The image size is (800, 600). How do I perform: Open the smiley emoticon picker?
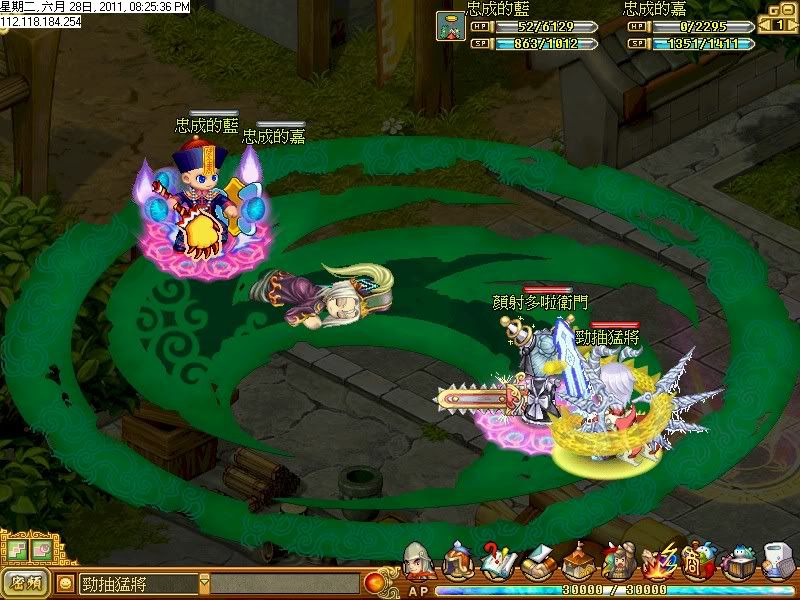[x=66, y=582]
